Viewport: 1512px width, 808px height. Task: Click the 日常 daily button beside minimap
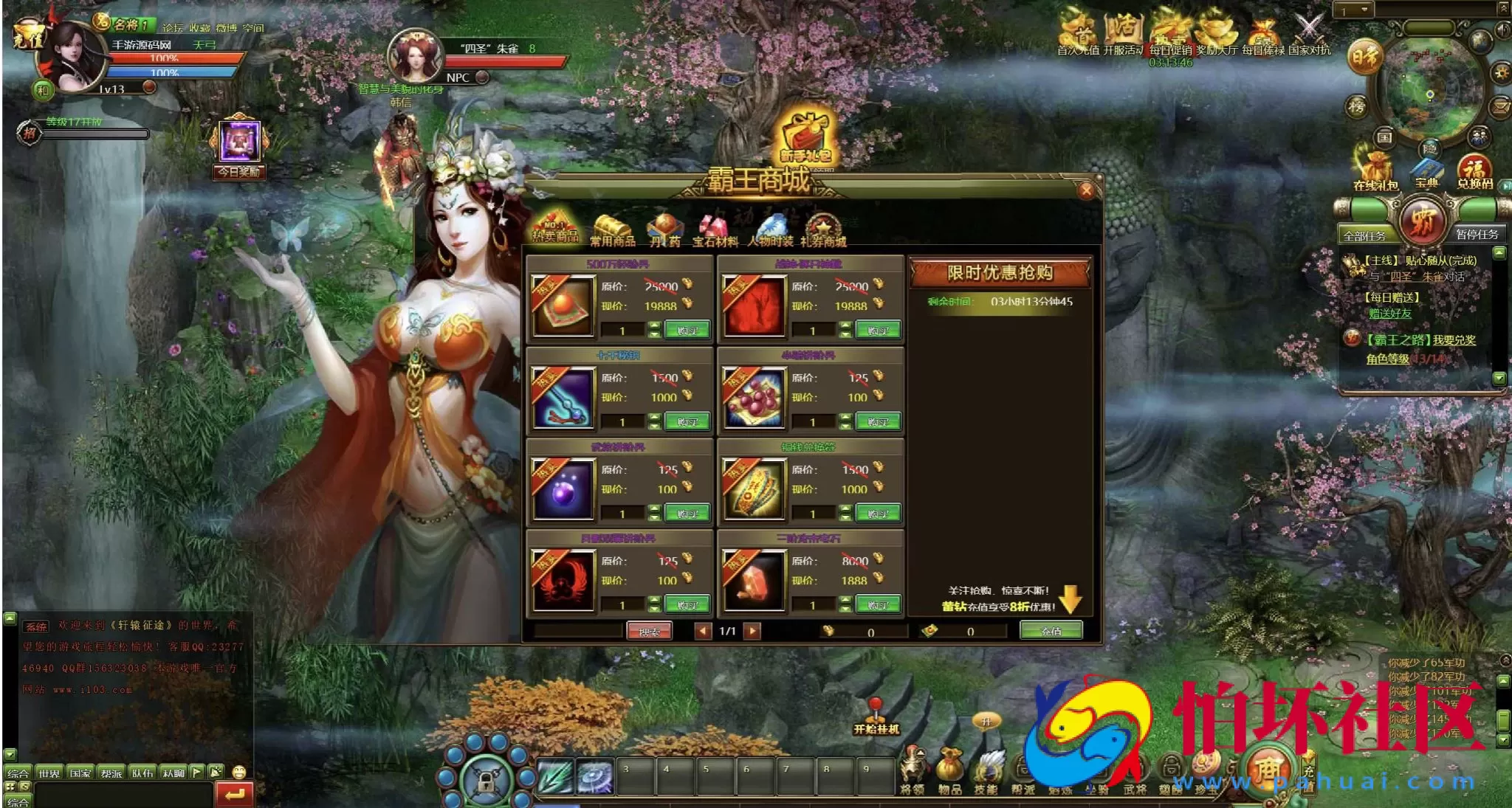1364,57
